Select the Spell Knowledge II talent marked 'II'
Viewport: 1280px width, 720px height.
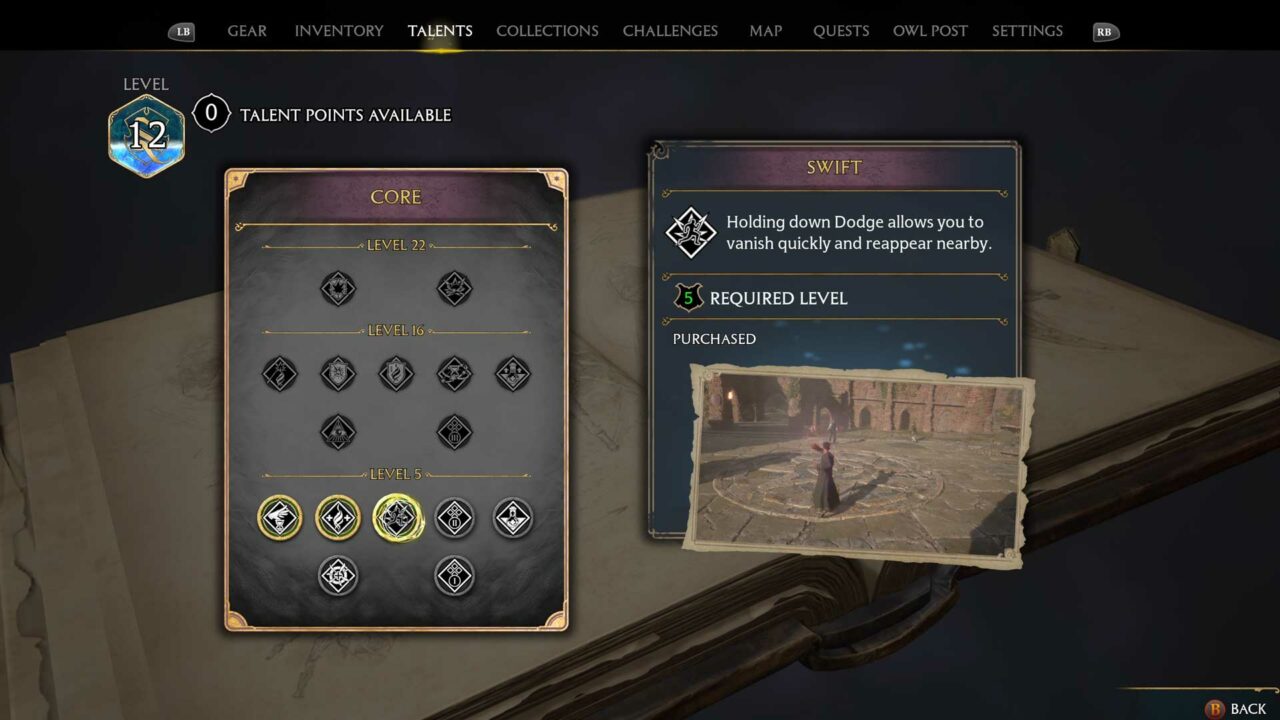pos(454,518)
